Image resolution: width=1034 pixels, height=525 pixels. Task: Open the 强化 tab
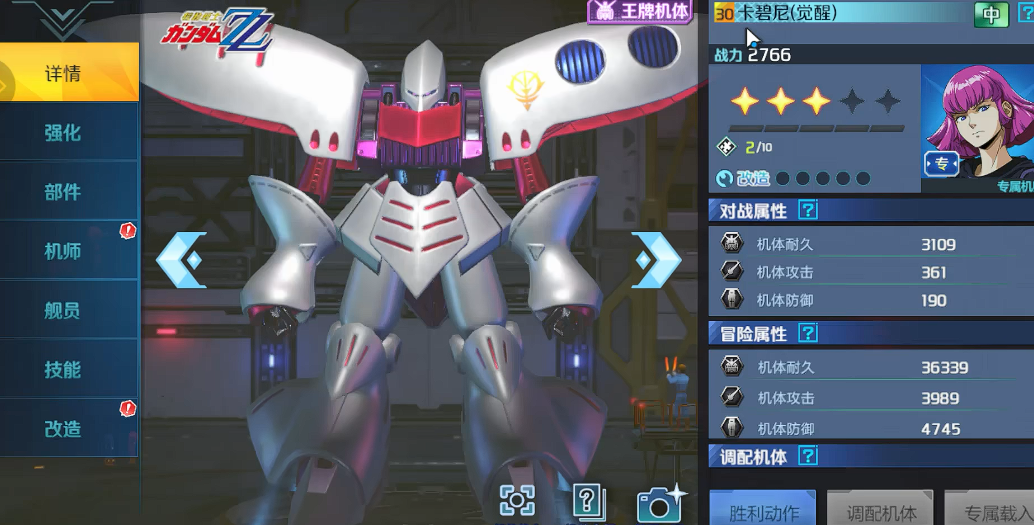coord(64,132)
